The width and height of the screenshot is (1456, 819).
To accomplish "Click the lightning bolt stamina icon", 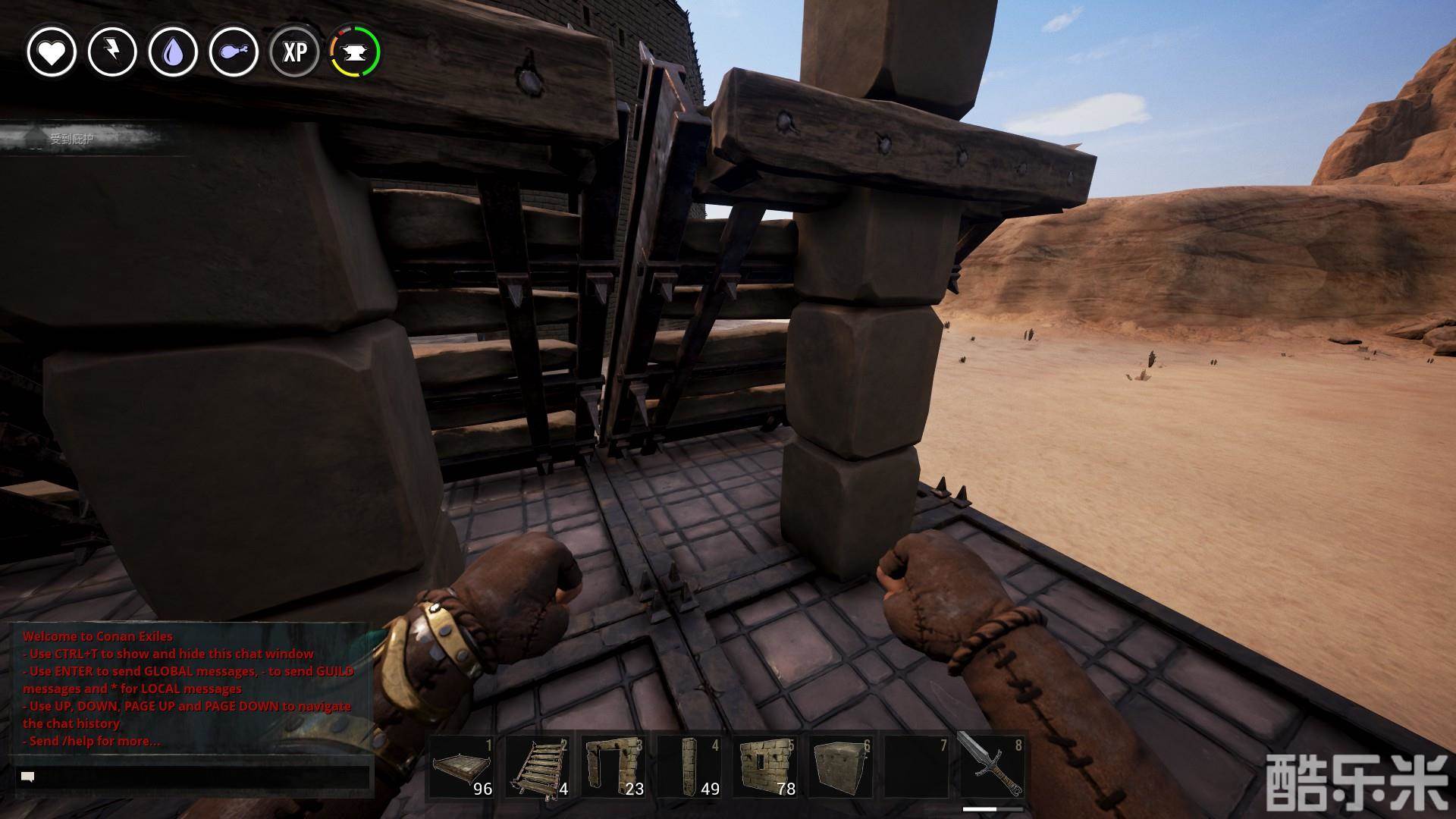I will (x=112, y=52).
